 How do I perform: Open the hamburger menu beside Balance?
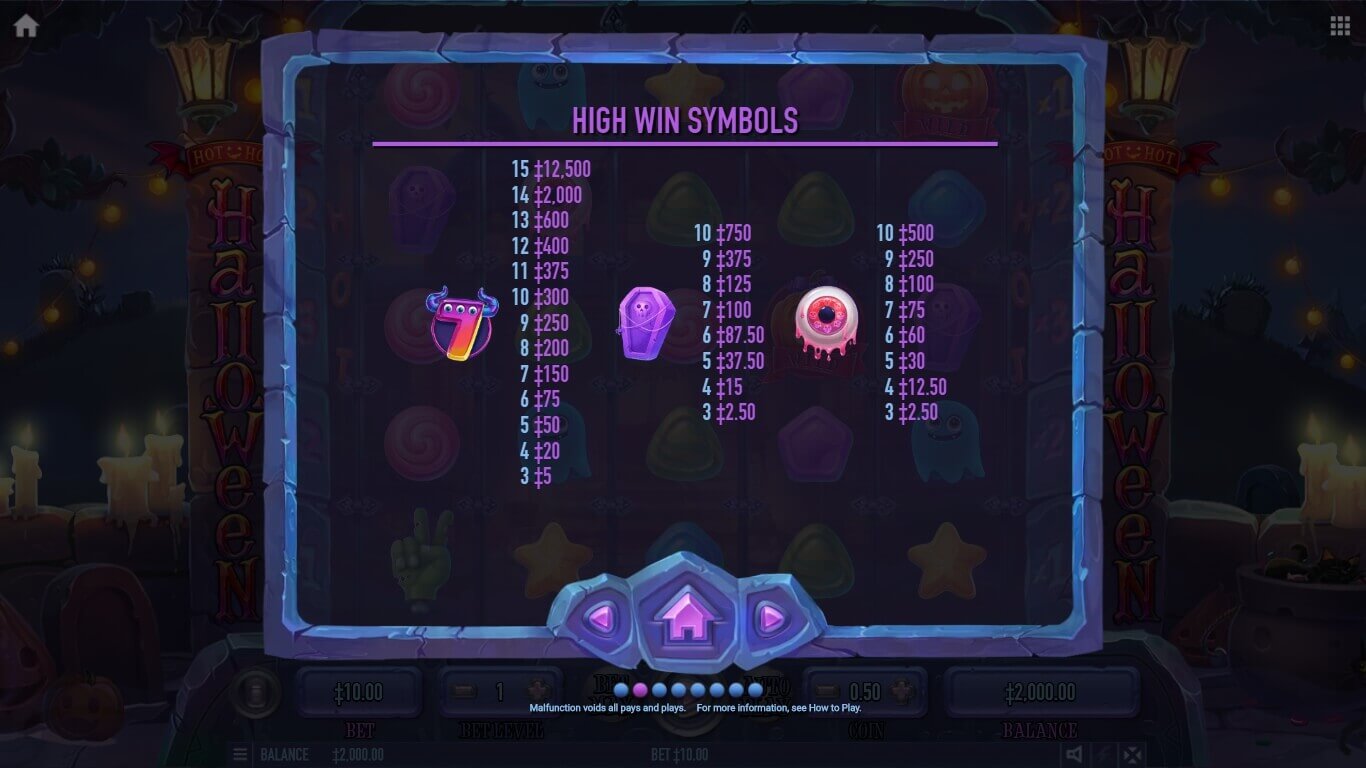click(240, 754)
